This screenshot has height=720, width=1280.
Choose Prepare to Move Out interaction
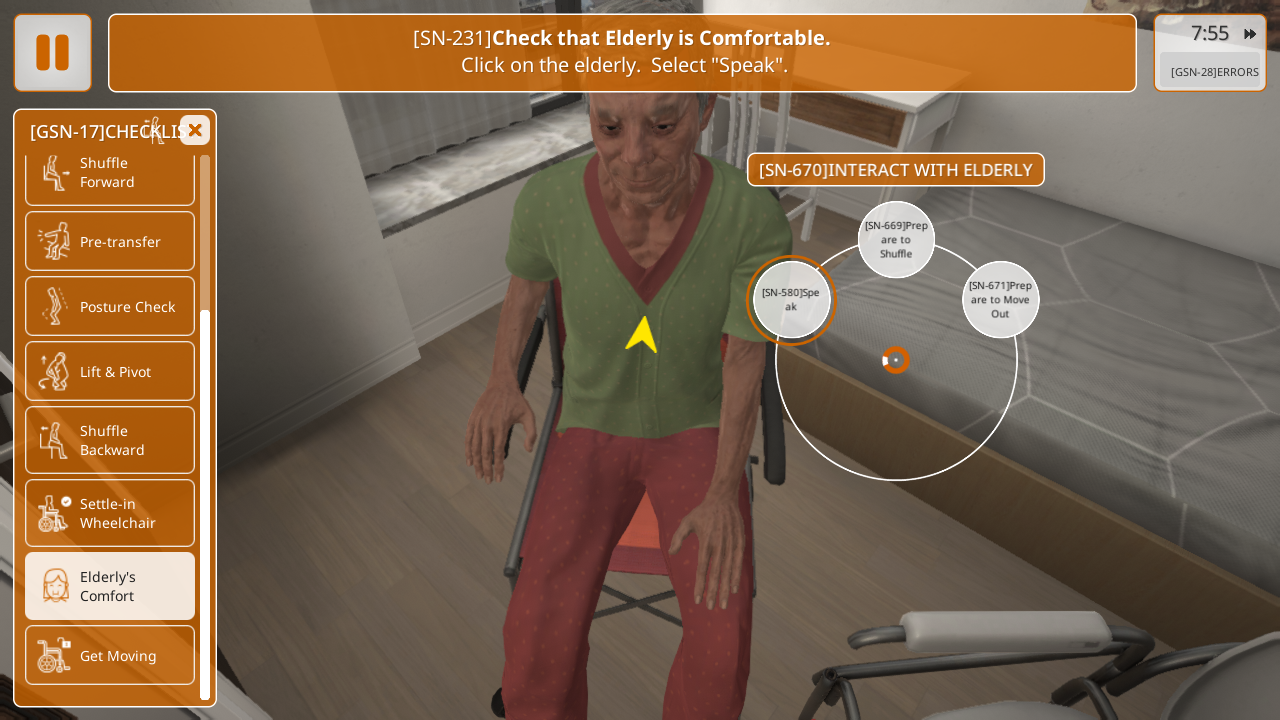point(1000,300)
